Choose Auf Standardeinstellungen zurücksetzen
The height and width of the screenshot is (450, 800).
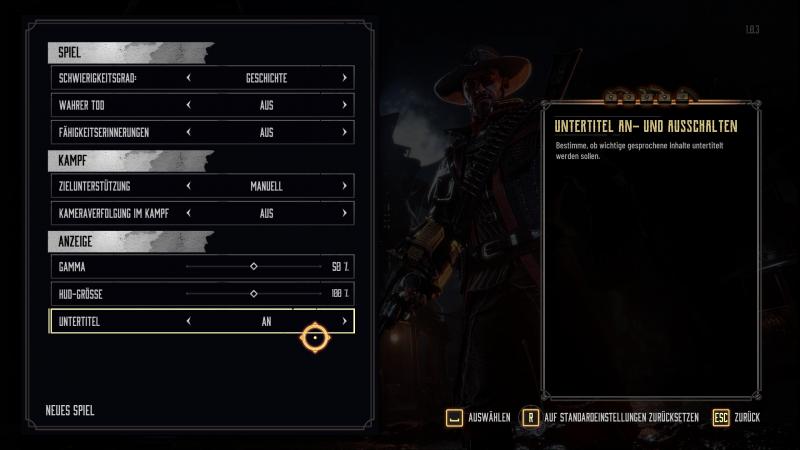(611, 417)
